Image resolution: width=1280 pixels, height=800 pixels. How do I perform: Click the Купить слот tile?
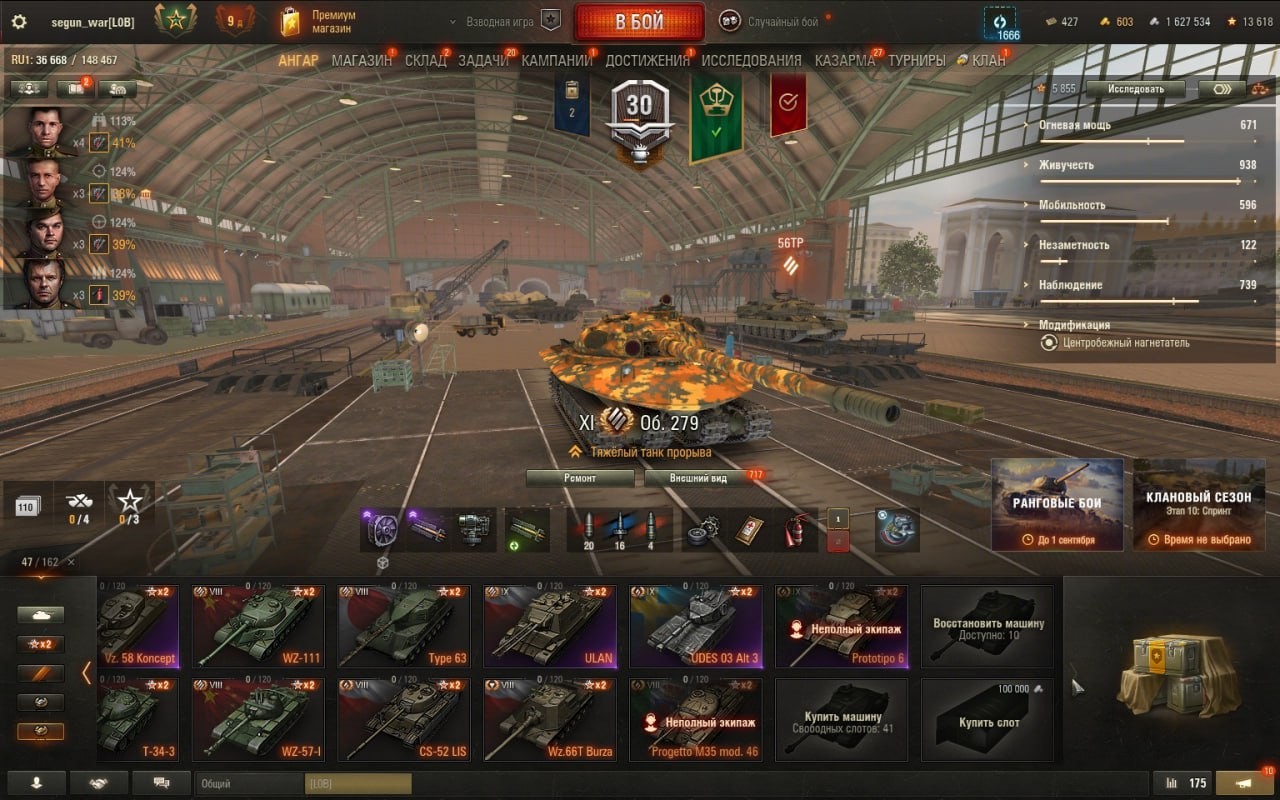[x=987, y=720]
